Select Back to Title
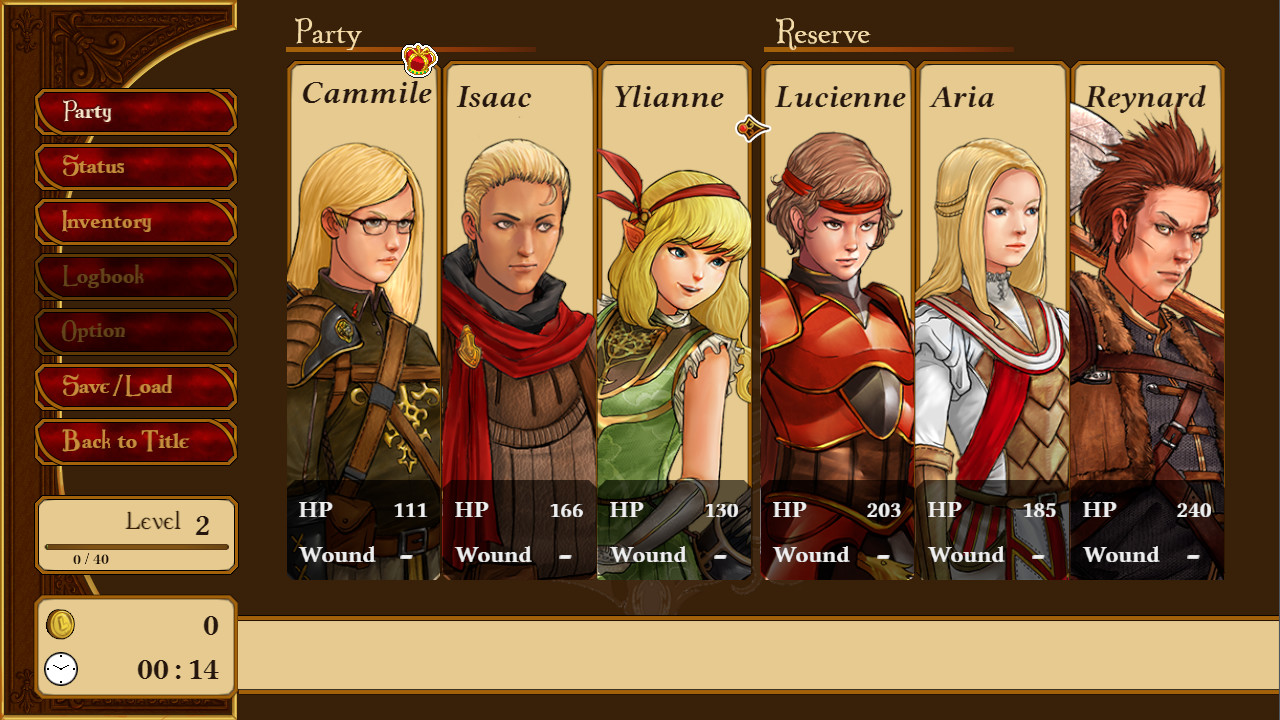Viewport: 1280px width, 720px height. pos(135,442)
